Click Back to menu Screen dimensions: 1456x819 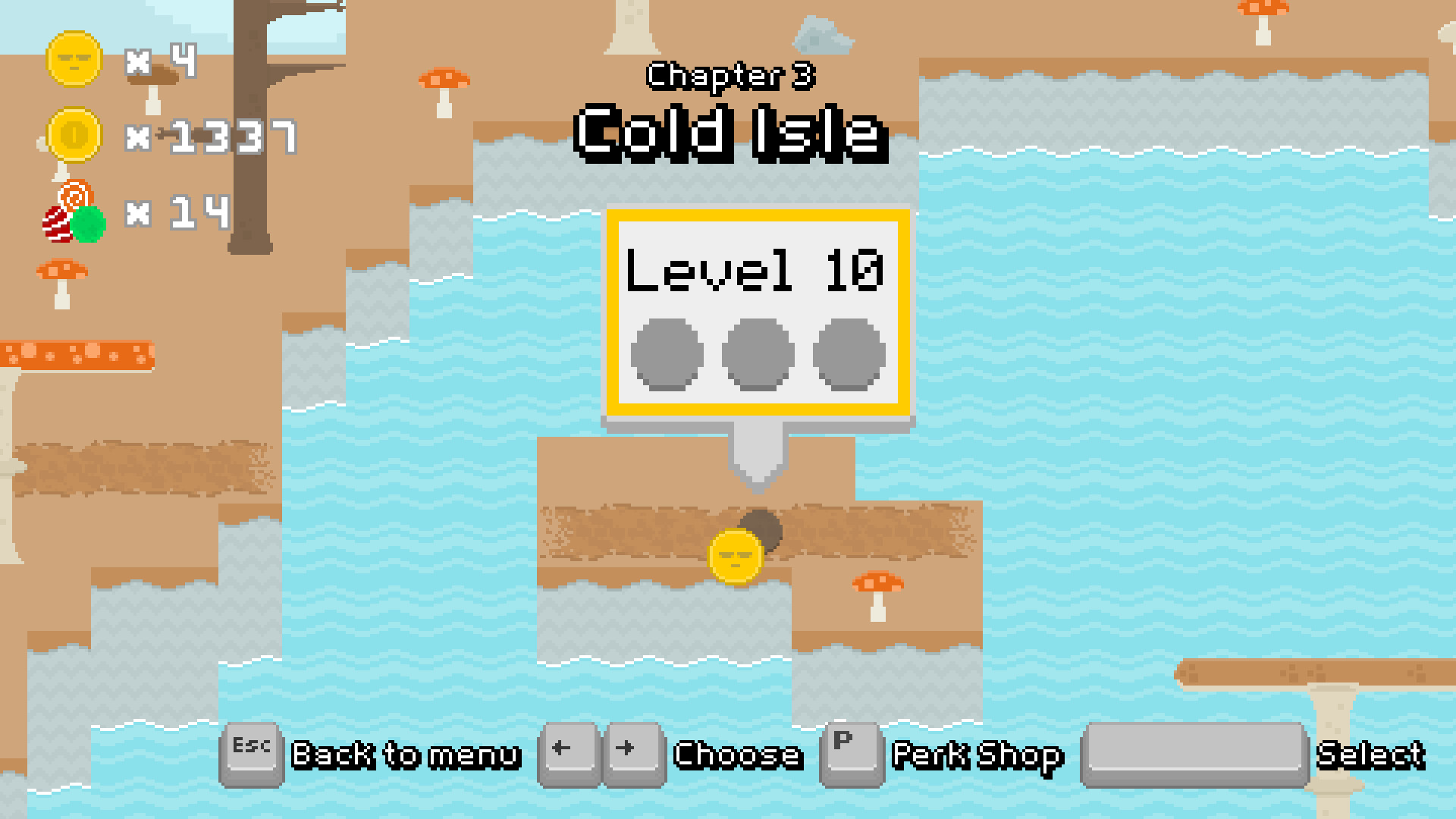pos(407,755)
